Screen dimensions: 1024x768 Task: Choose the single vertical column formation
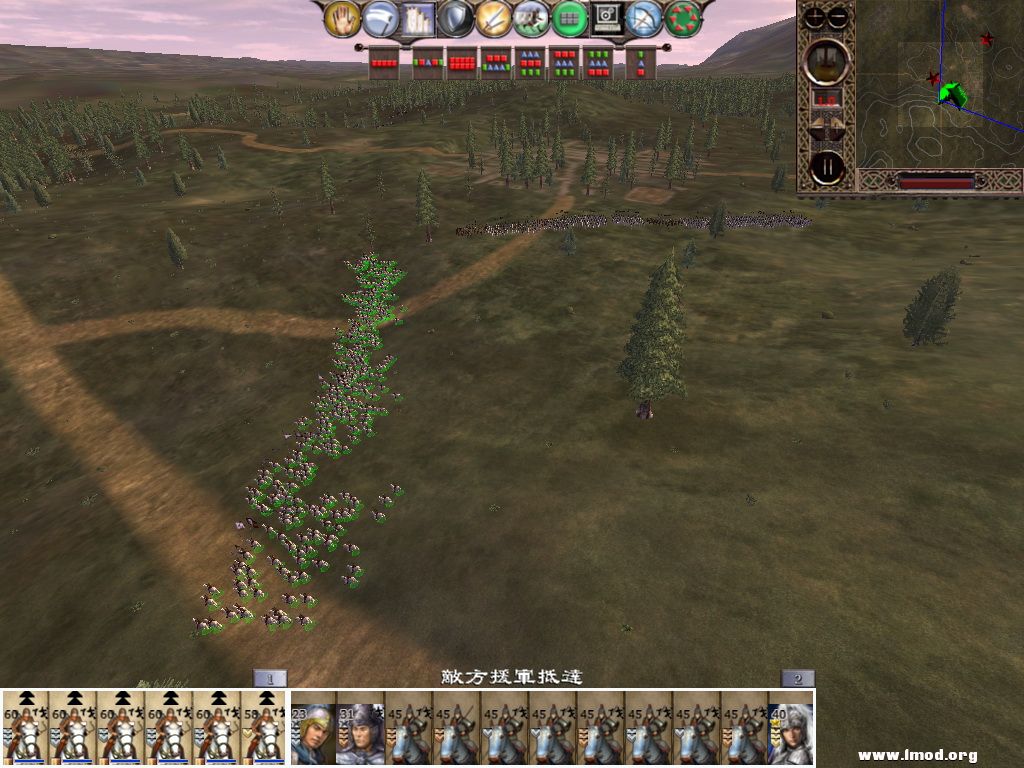tap(640, 63)
